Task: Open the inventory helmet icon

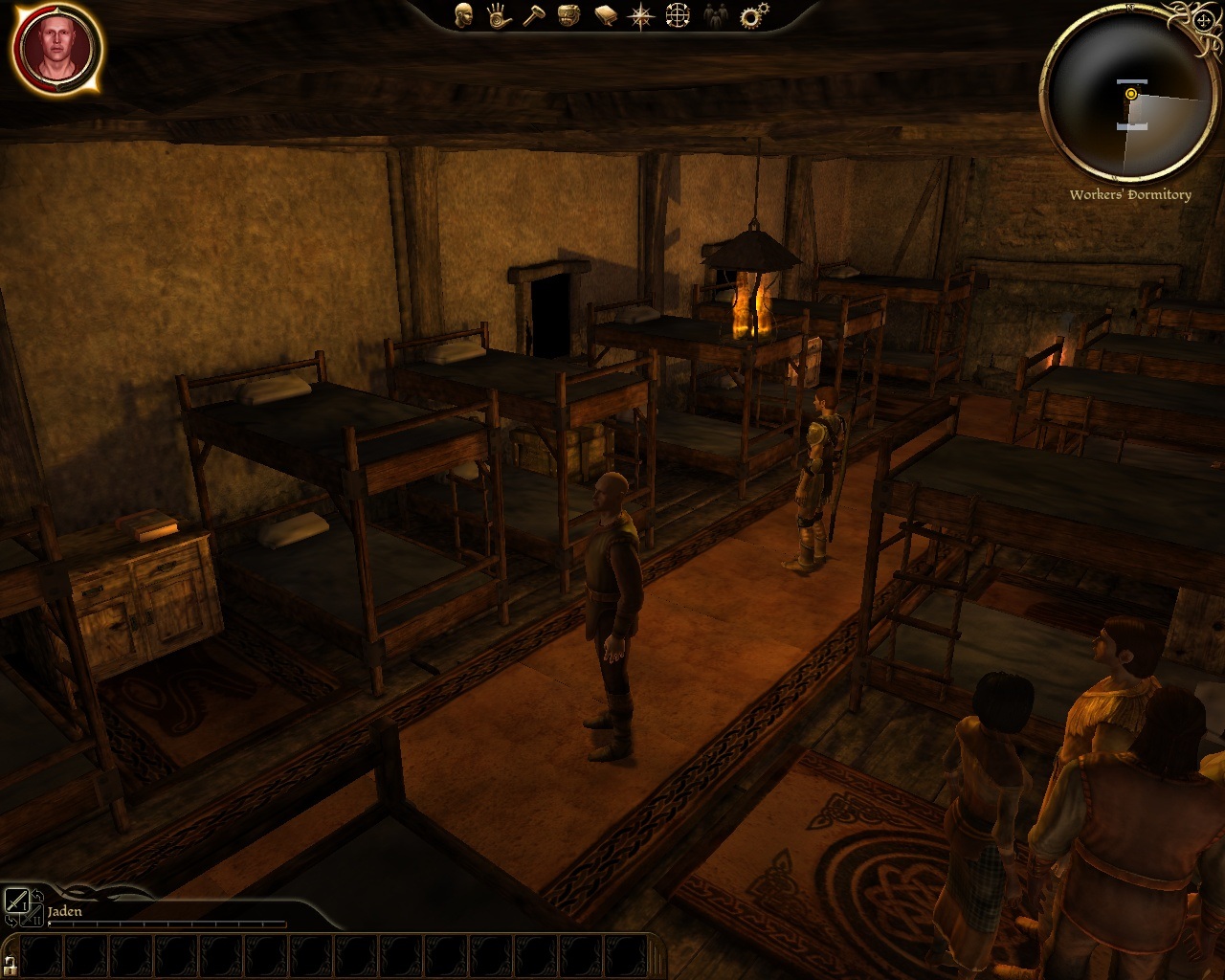Action: tap(568, 14)
